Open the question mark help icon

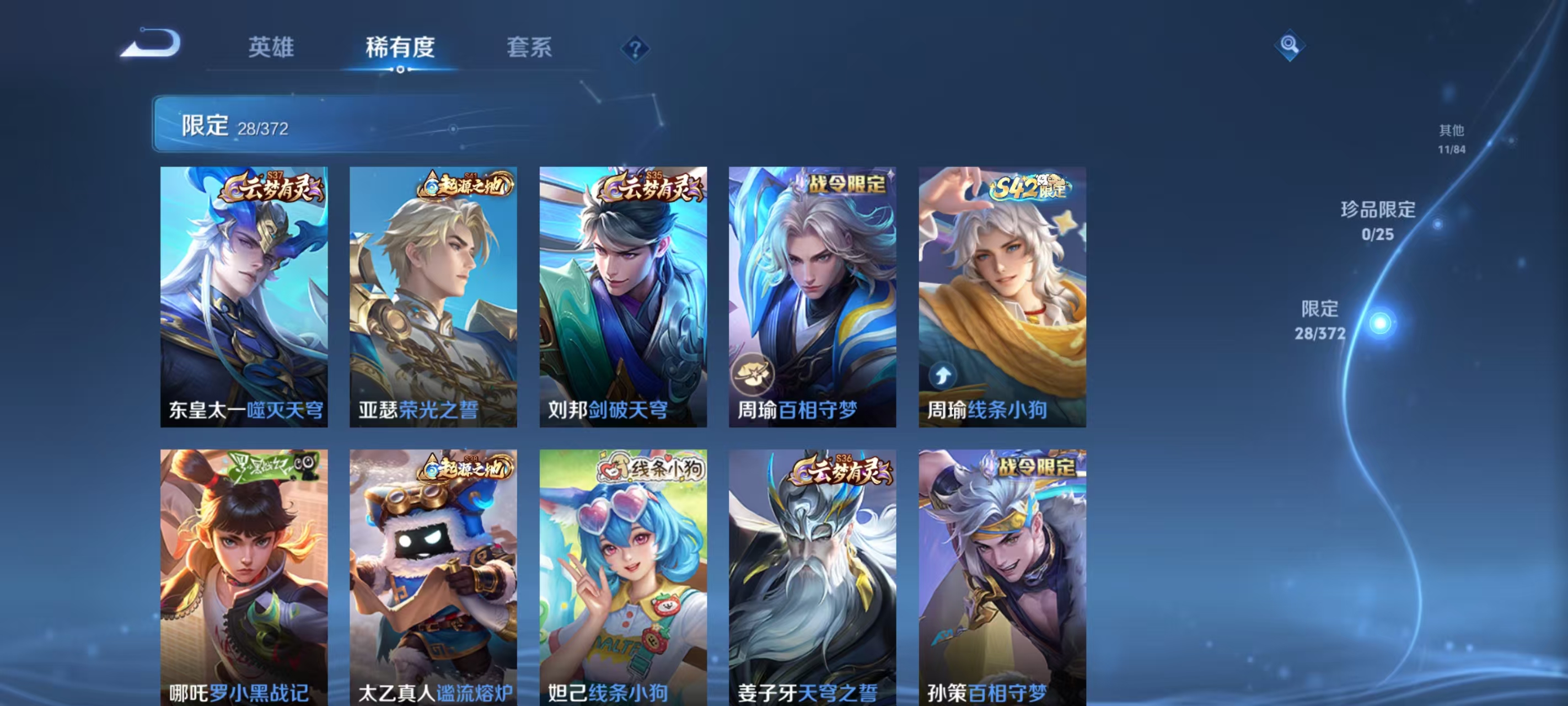click(635, 48)
